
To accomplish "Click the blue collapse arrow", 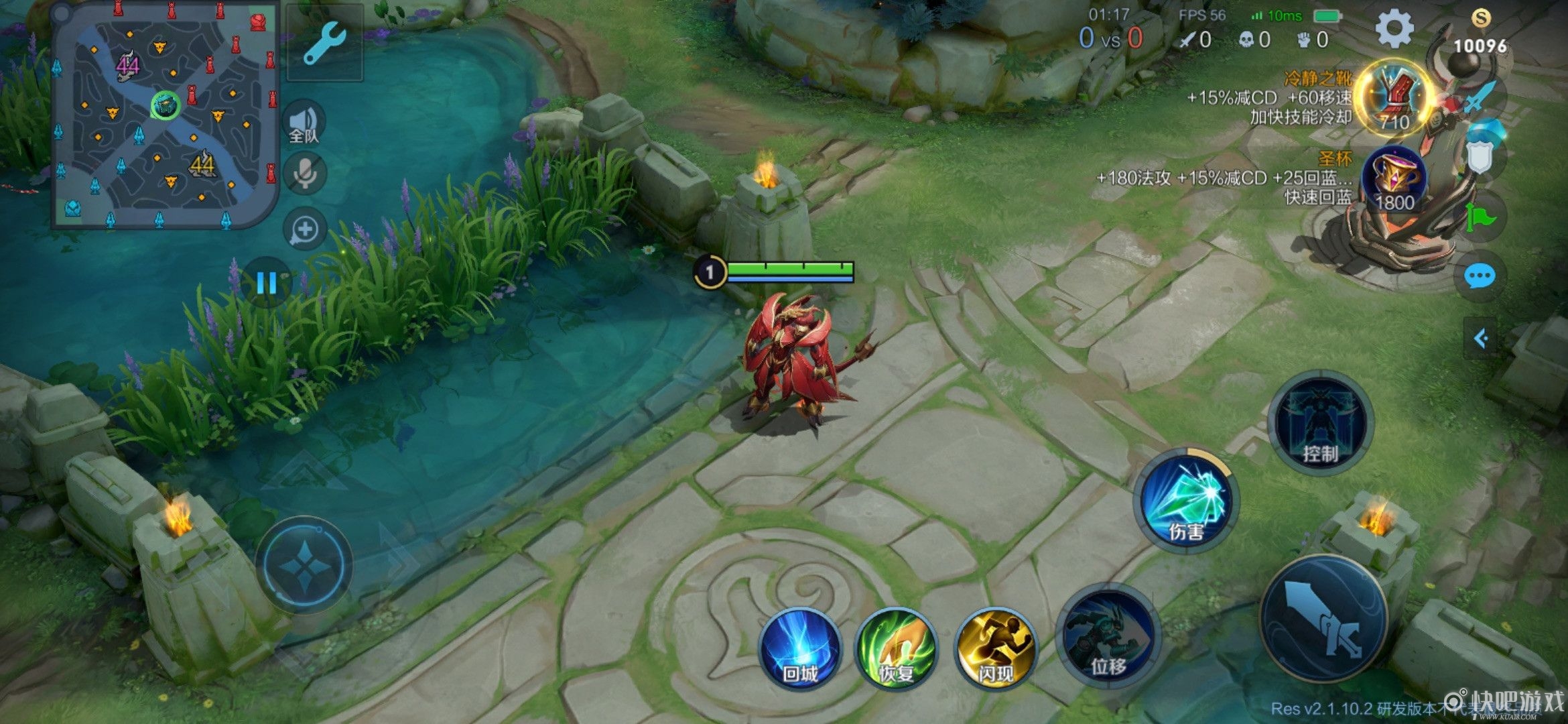I will click(x=1481, y=339).
